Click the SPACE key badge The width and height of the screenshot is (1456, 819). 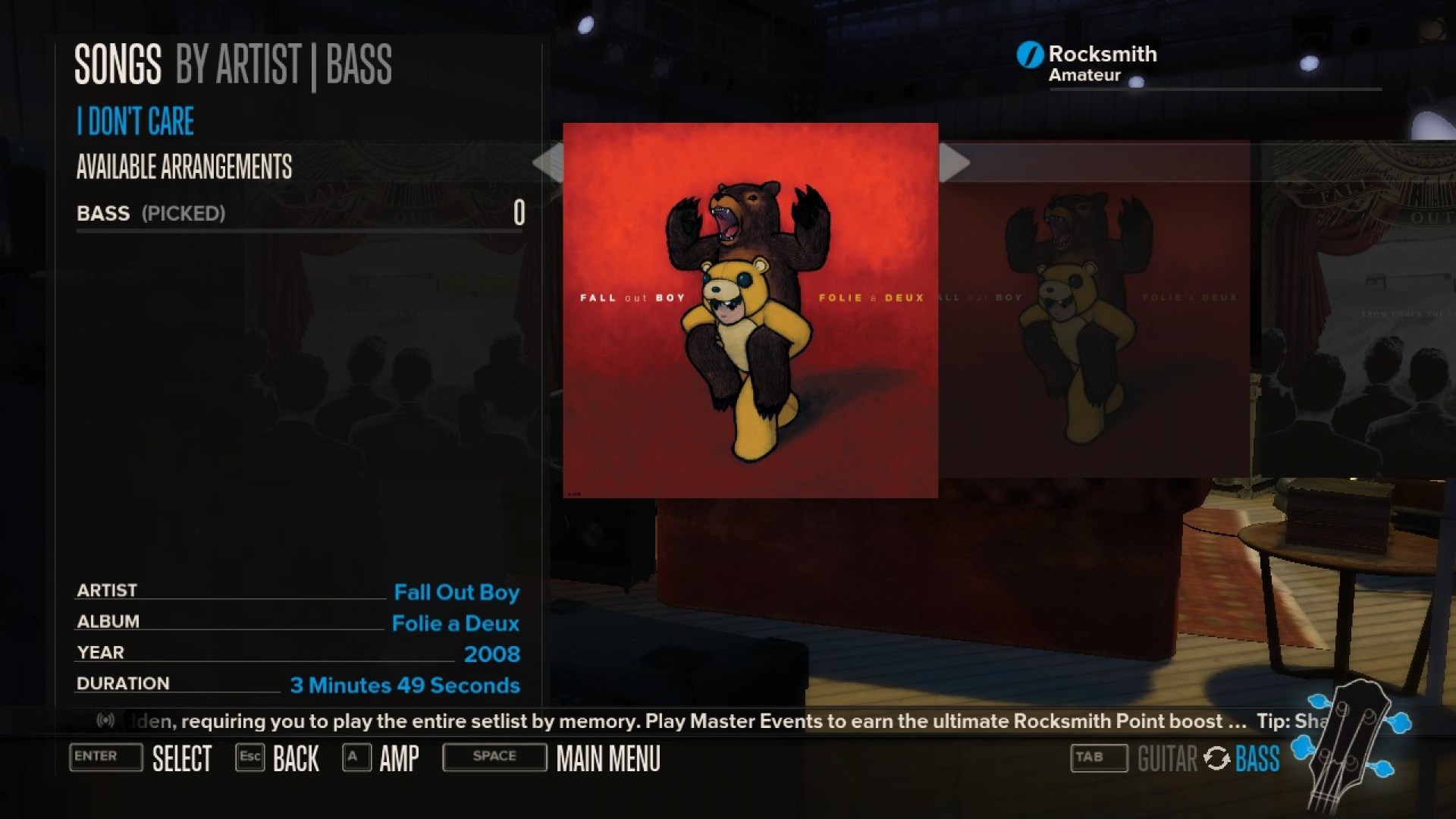(x=494, y=757)
